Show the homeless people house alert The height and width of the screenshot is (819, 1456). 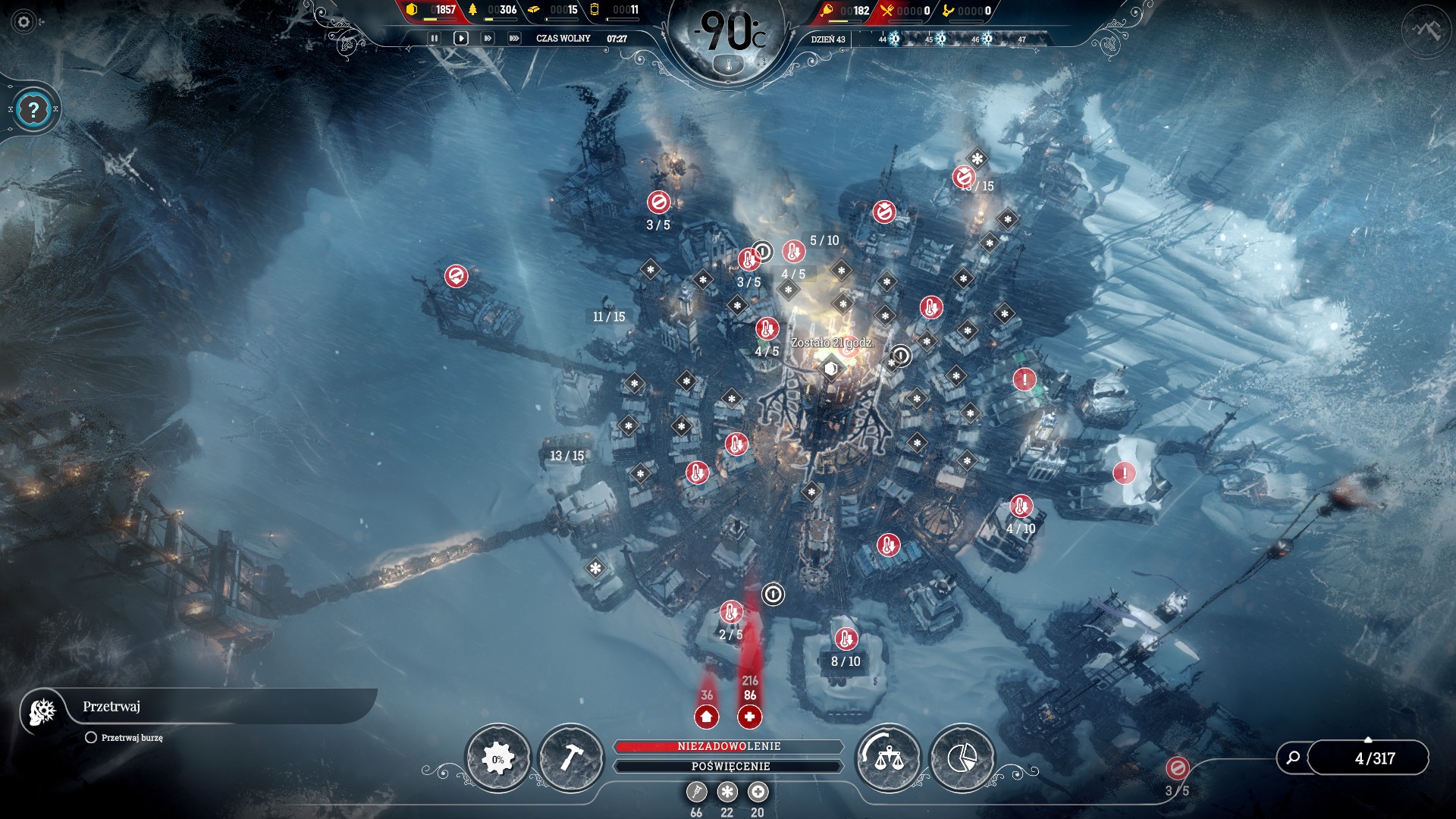tap(707, 716)
